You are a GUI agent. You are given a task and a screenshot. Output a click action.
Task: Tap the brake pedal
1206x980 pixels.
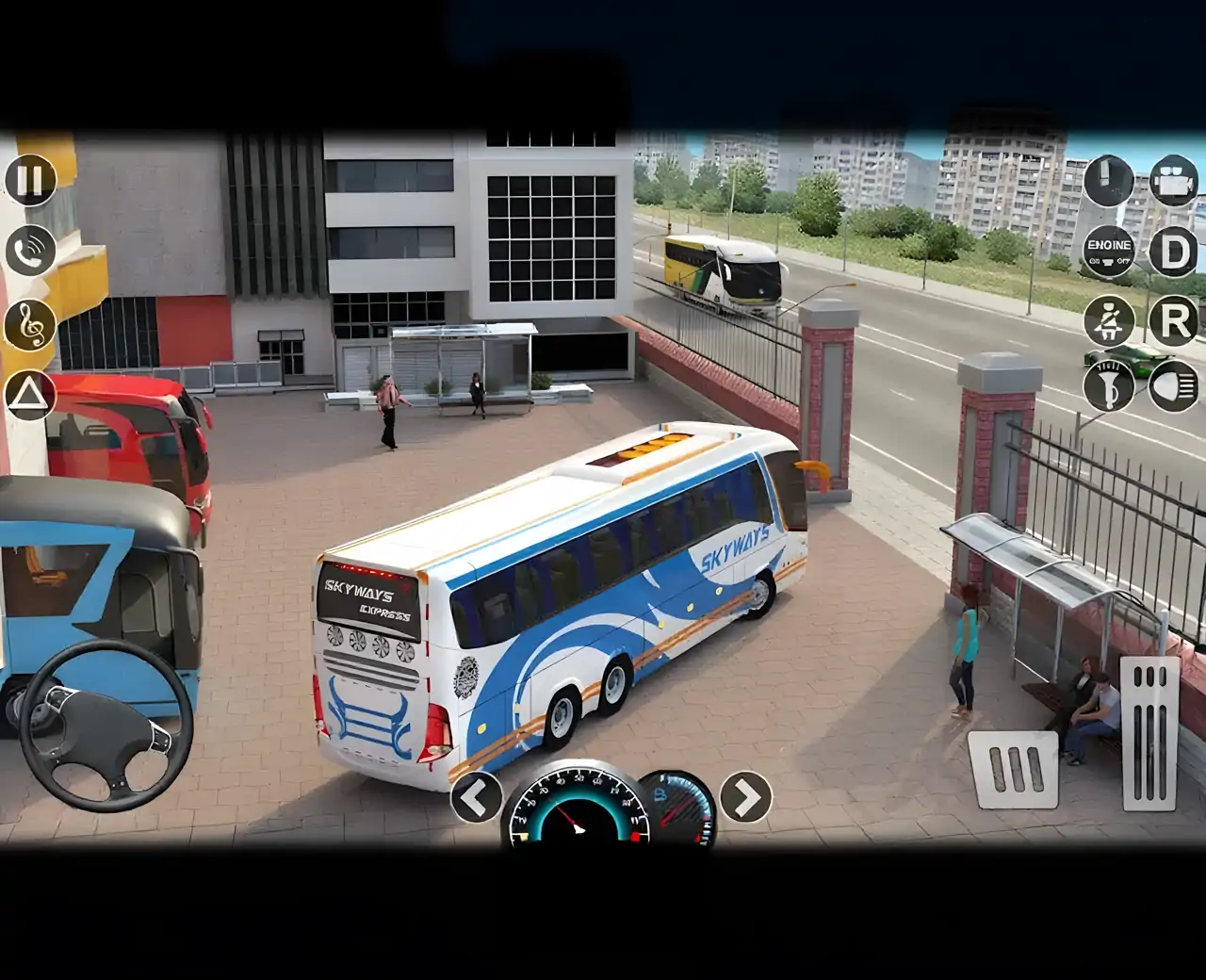tap(1013, 769)
